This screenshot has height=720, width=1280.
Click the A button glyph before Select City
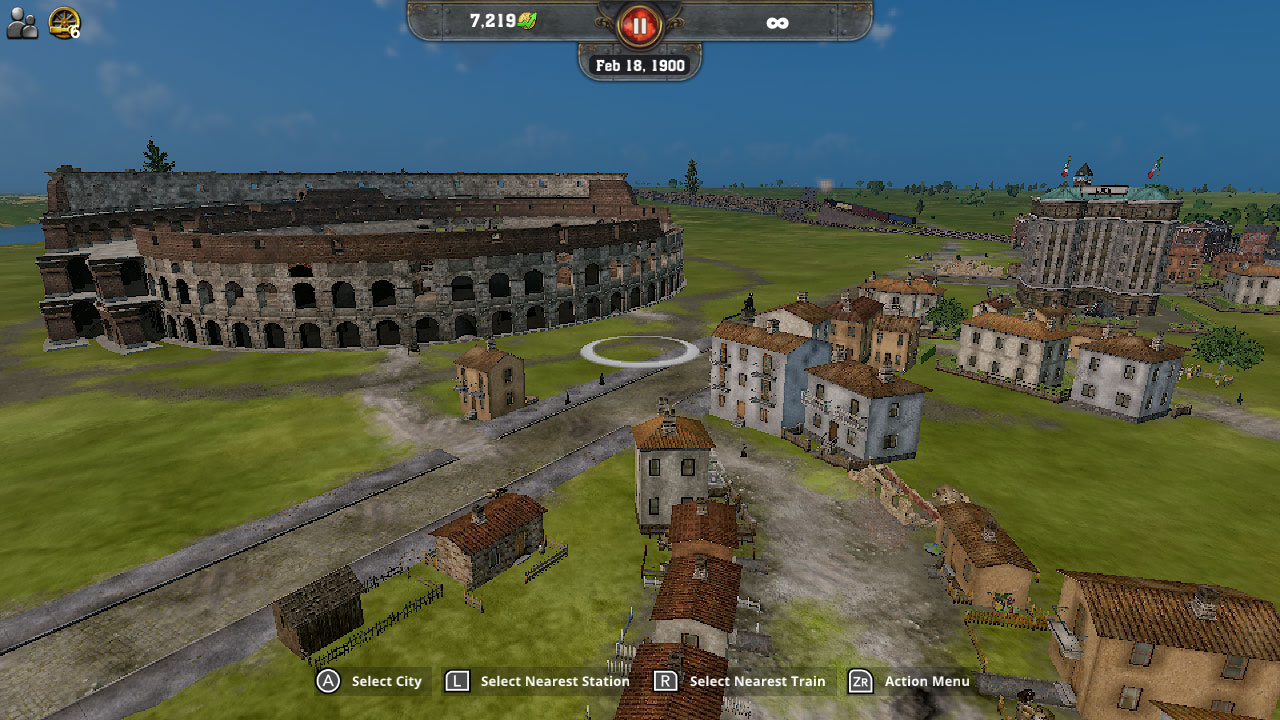[326, 681]
